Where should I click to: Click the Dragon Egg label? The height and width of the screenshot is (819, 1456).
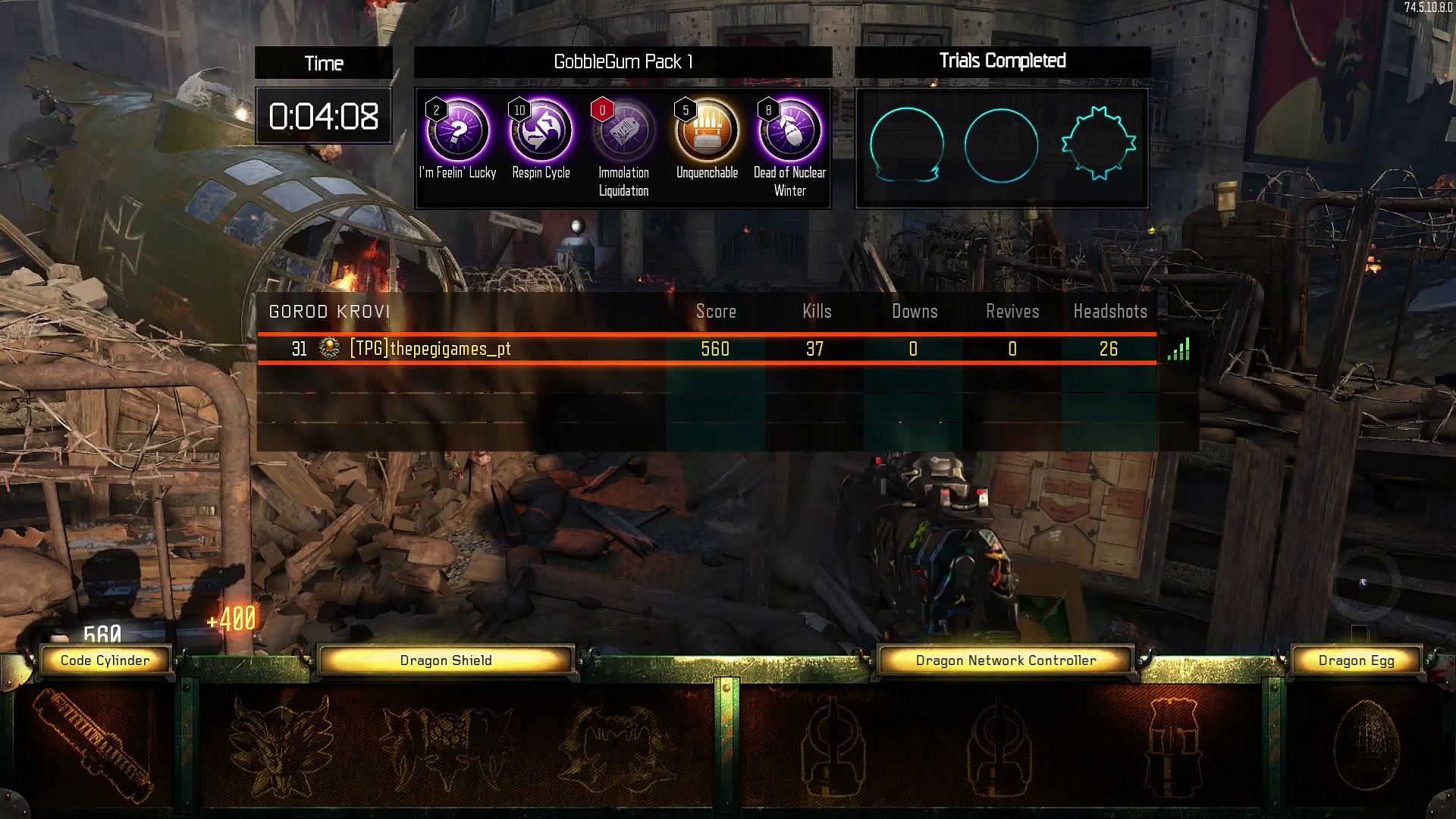point(1356,661)
